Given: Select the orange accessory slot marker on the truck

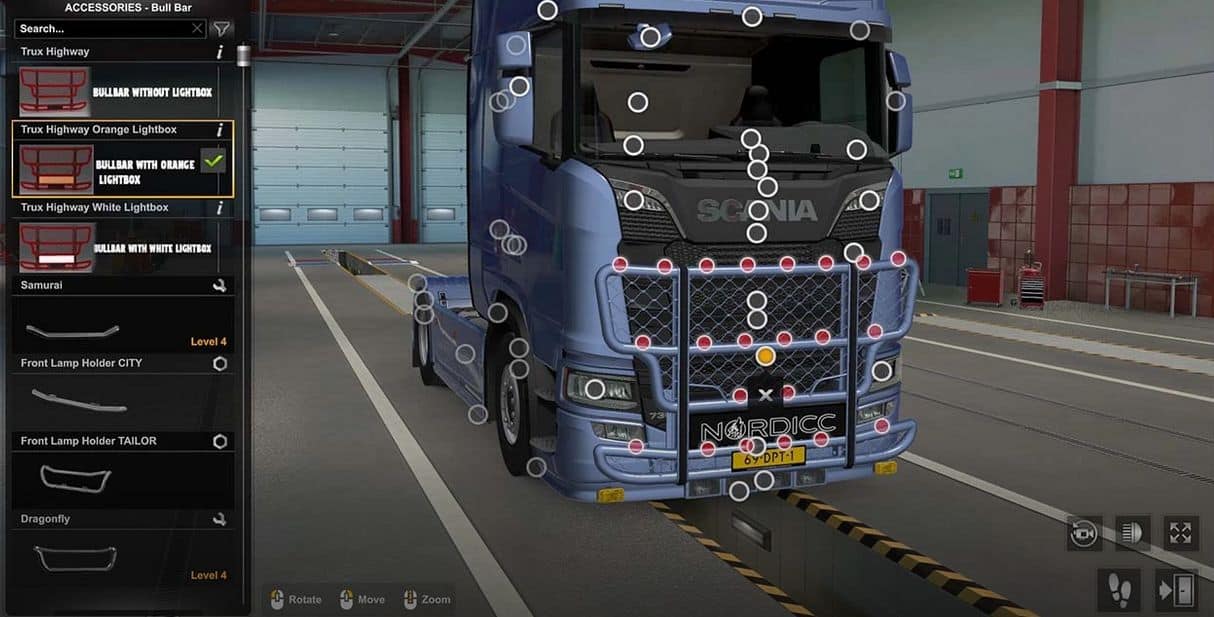Looking at the screenshot, I should [x=766, y=356].
